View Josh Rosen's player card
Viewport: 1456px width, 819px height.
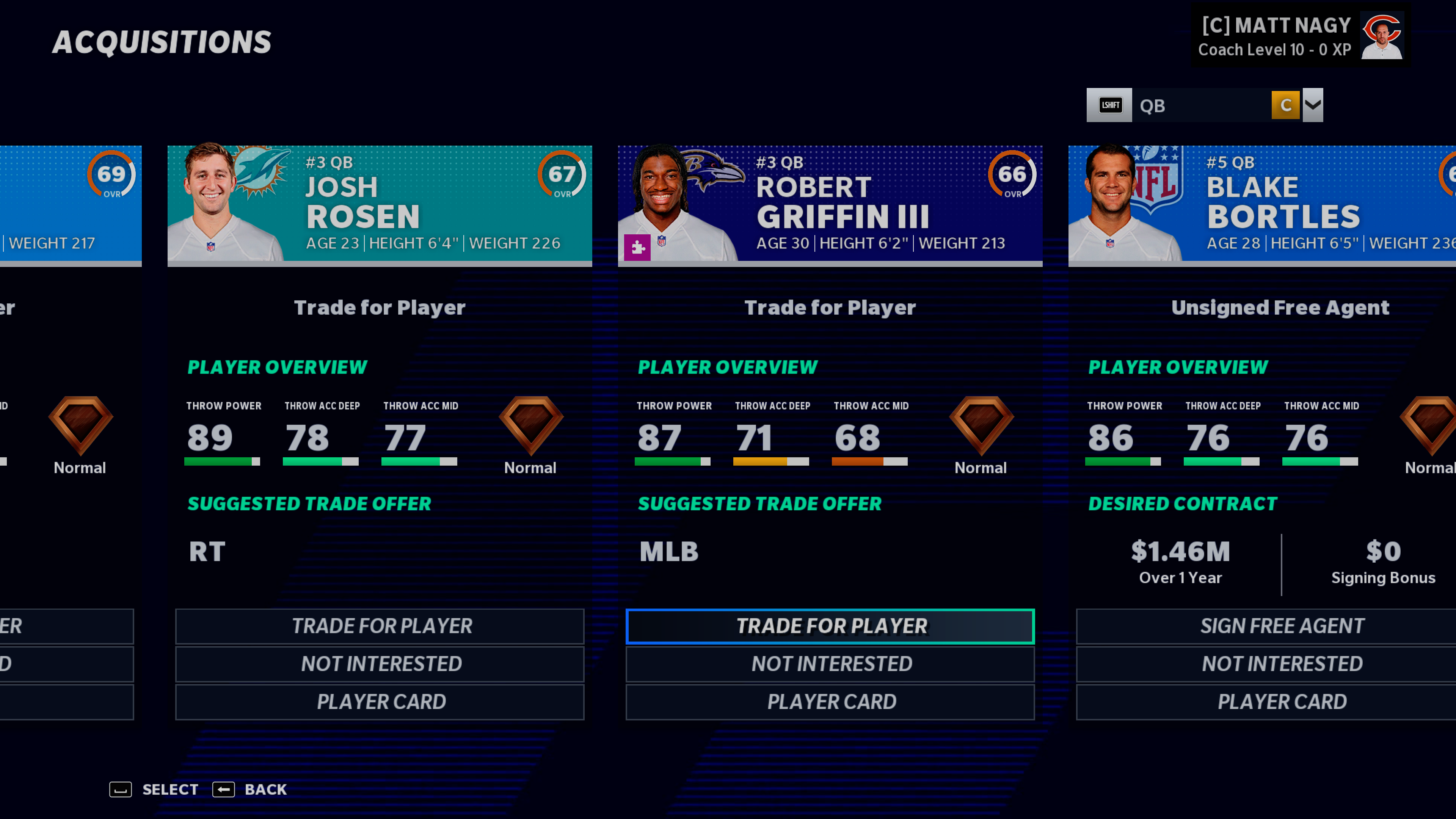(379, 701)
